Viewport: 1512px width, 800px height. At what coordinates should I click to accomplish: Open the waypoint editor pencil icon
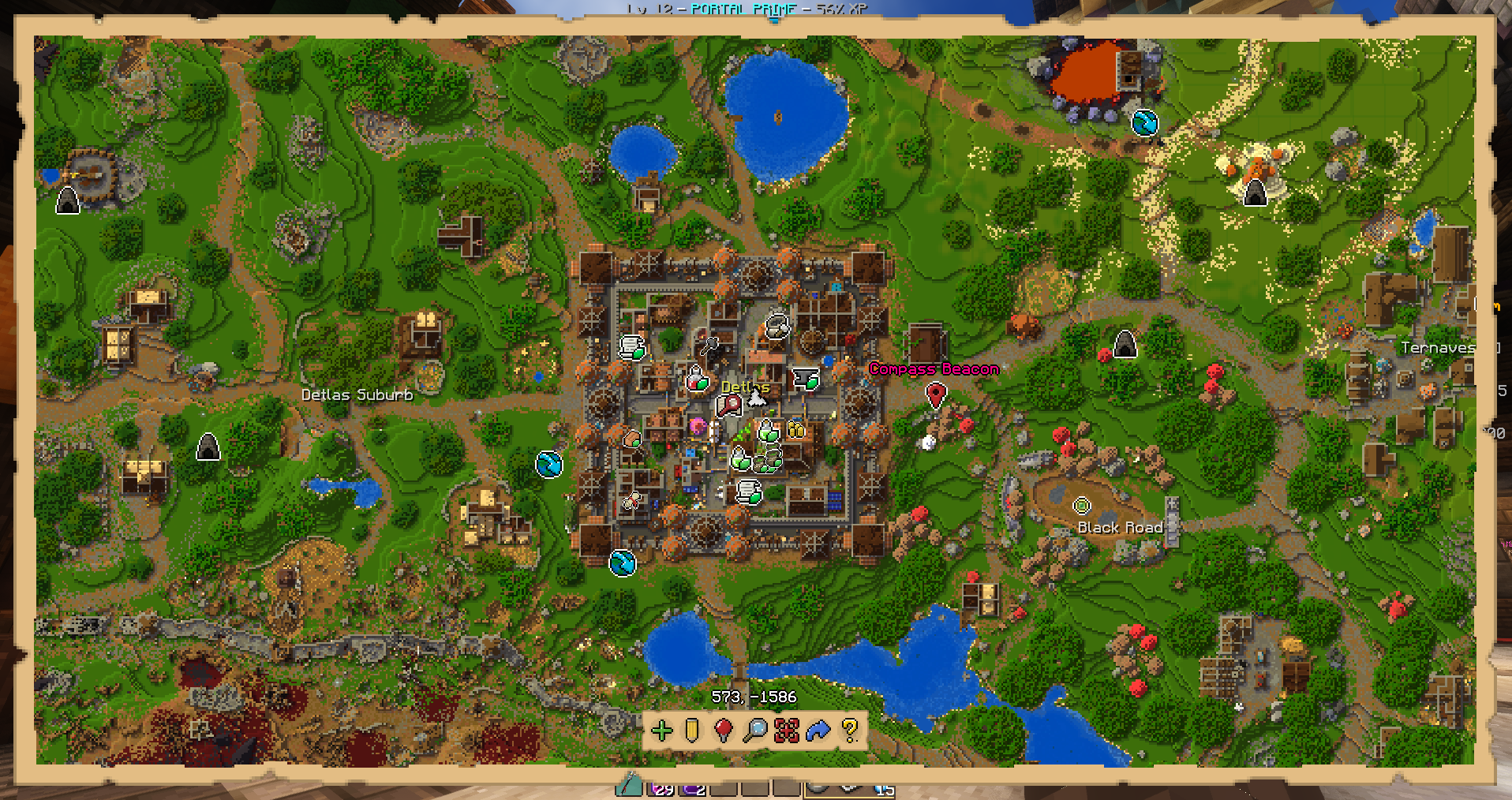[x=691, y=731]
